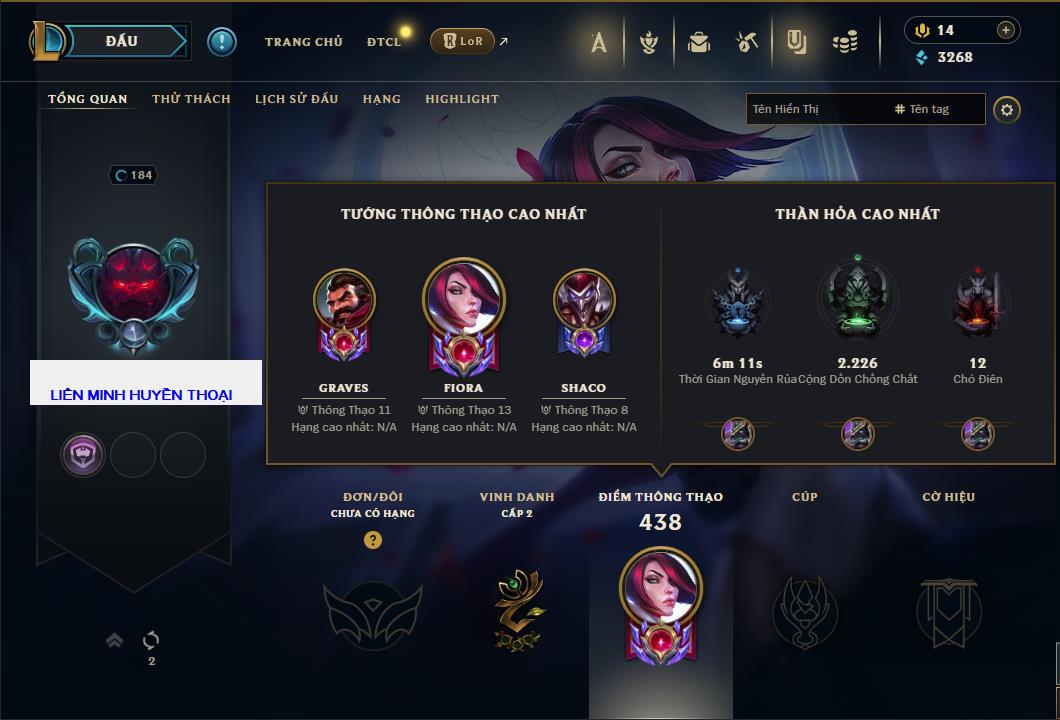Select the HẠNG tab
The height and width of the screenshot is (720, 1060).
pyautogui.click(x=381, y=99)
